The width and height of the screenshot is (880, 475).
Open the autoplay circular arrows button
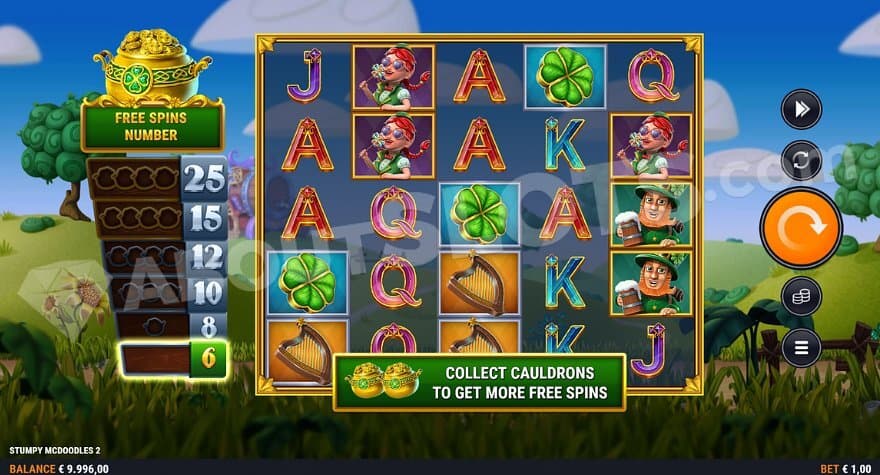click(801, 160)
